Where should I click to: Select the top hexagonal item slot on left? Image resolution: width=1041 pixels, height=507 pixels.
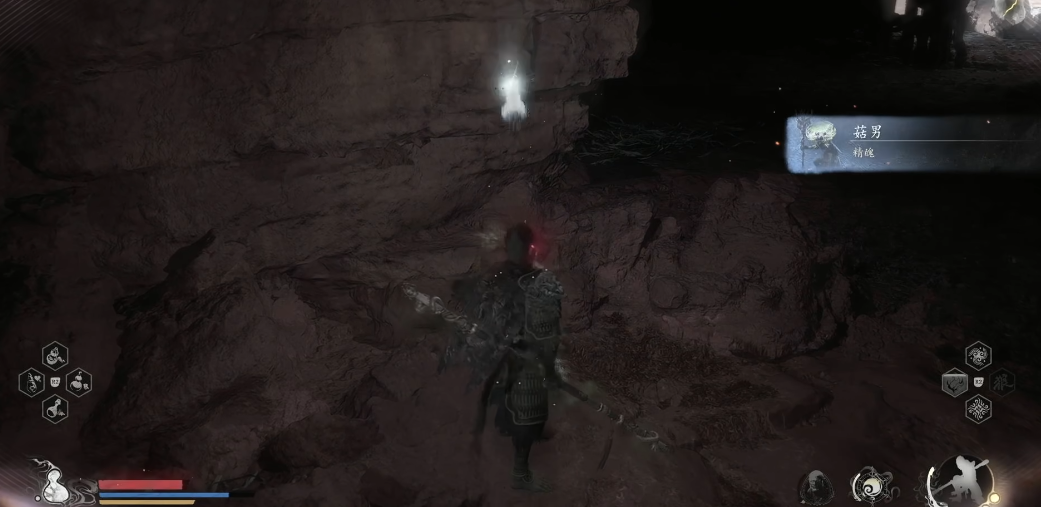[56, 355]
